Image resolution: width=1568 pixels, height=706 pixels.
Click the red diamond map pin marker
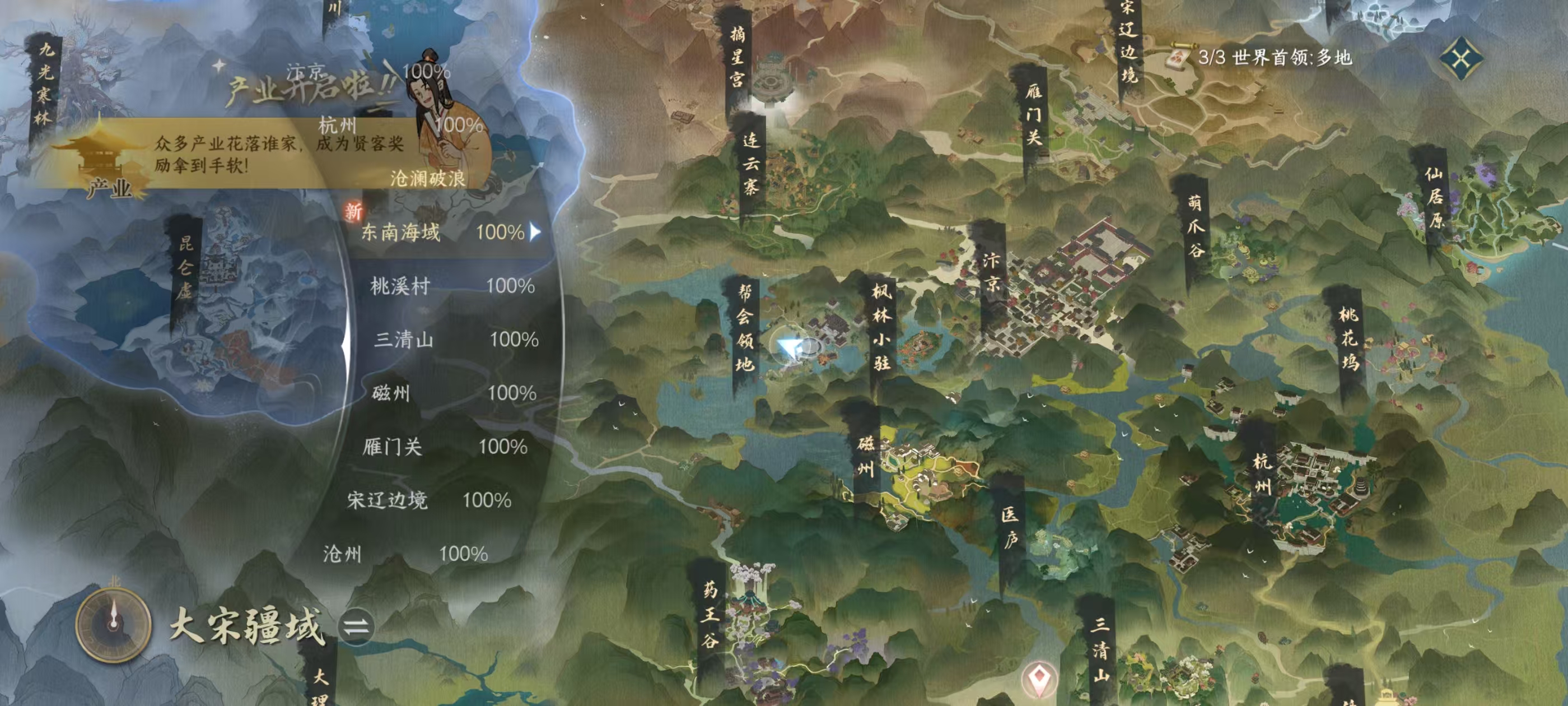click(x=1038, y=677)
